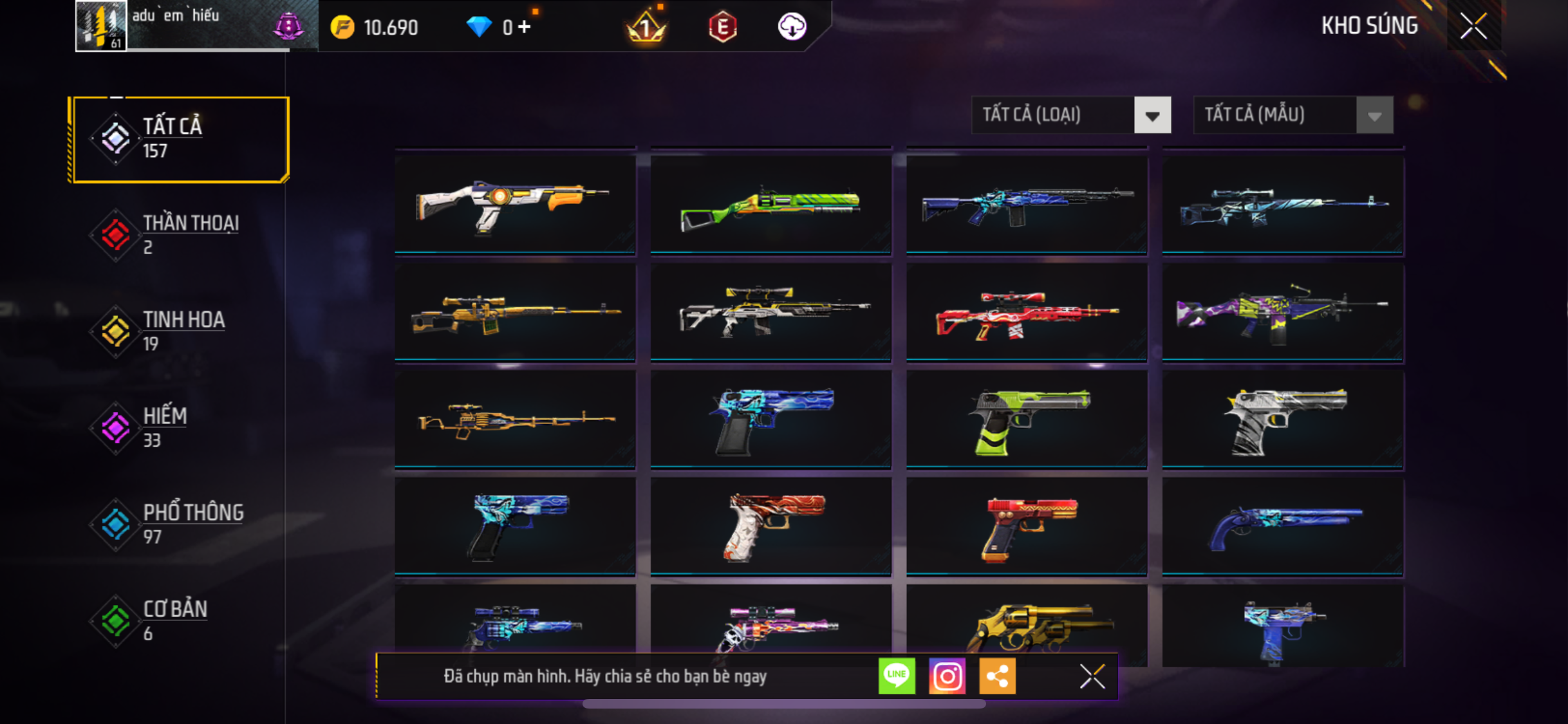The width and height of the screenshot is (1568, 724).
Task: Share screenshot to Instagram
Action: 947,676
